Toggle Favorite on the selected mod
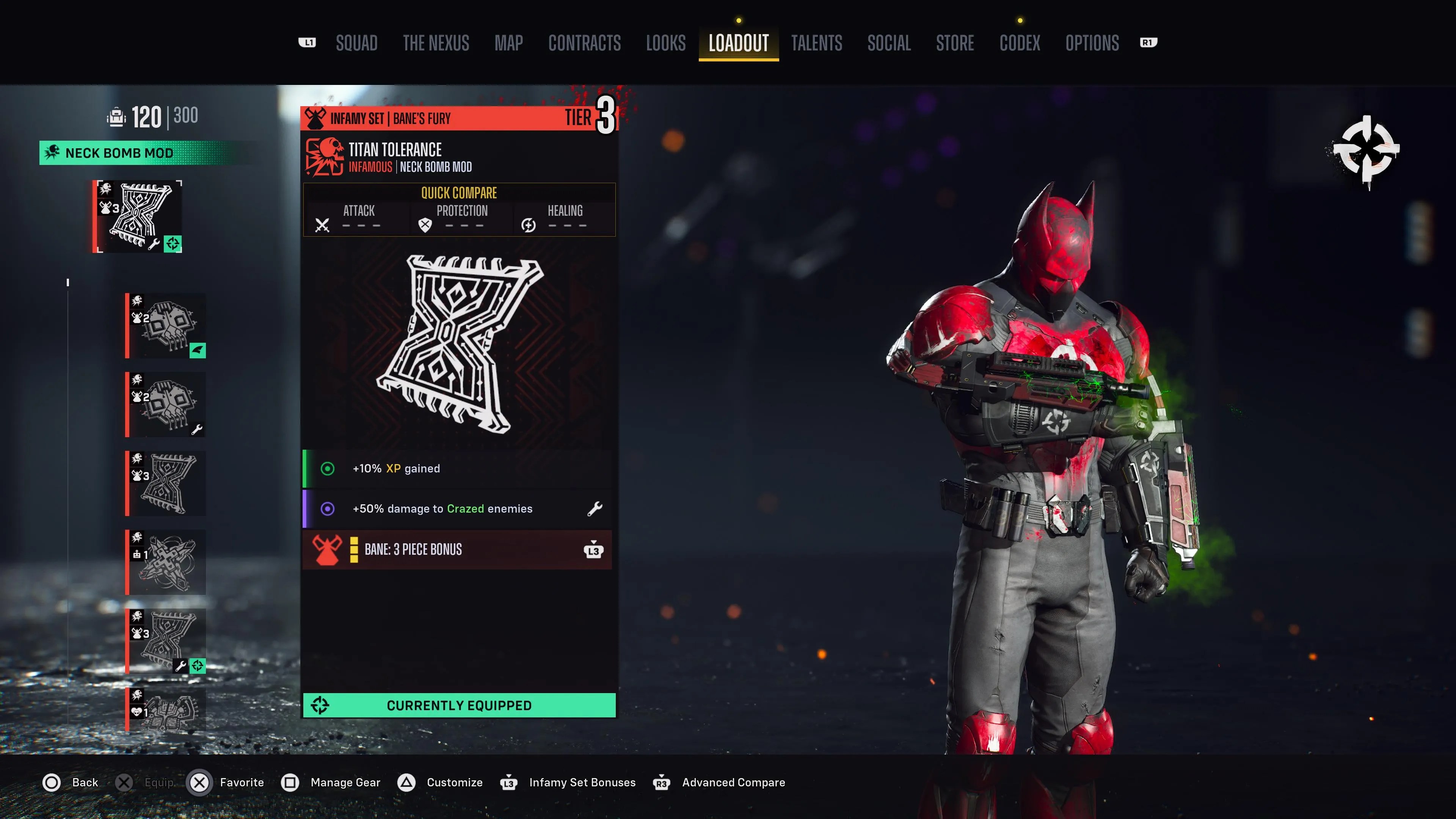Screen dimensions: 1456x819 coord(199,782)
